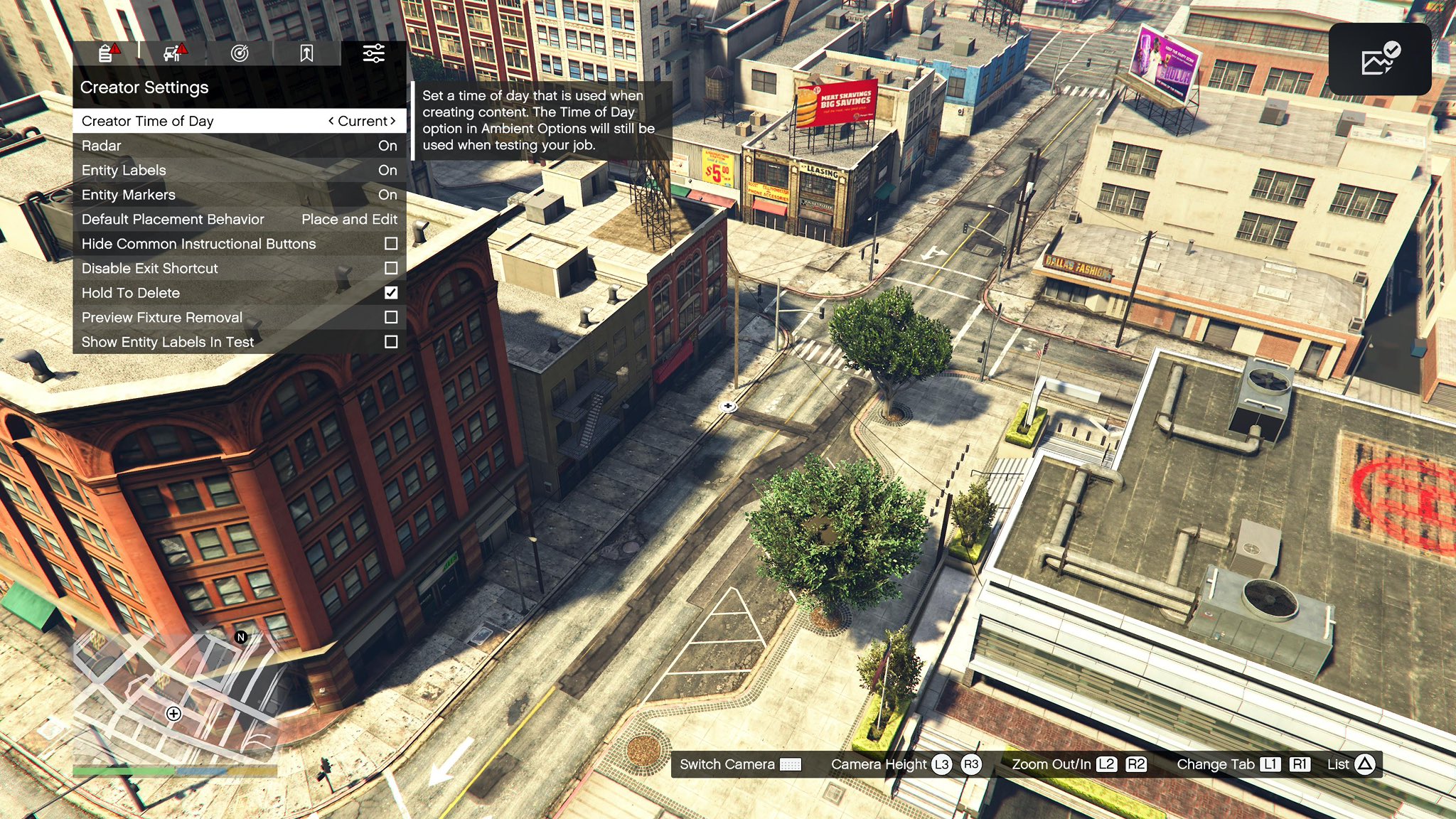Switch to the car and person placement tab
Screen dimensions: 1456x819
[173, 53]
